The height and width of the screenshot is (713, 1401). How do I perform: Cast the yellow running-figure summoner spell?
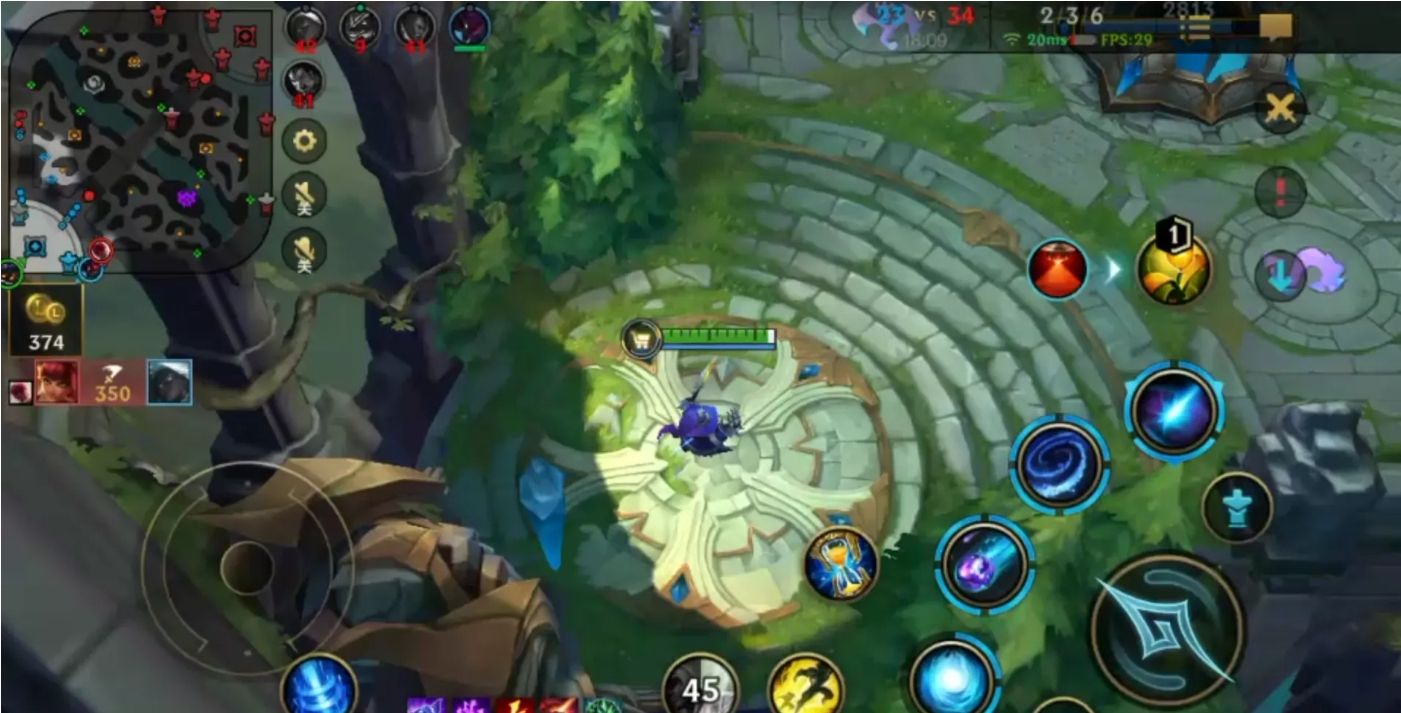[x=806, y=686]
